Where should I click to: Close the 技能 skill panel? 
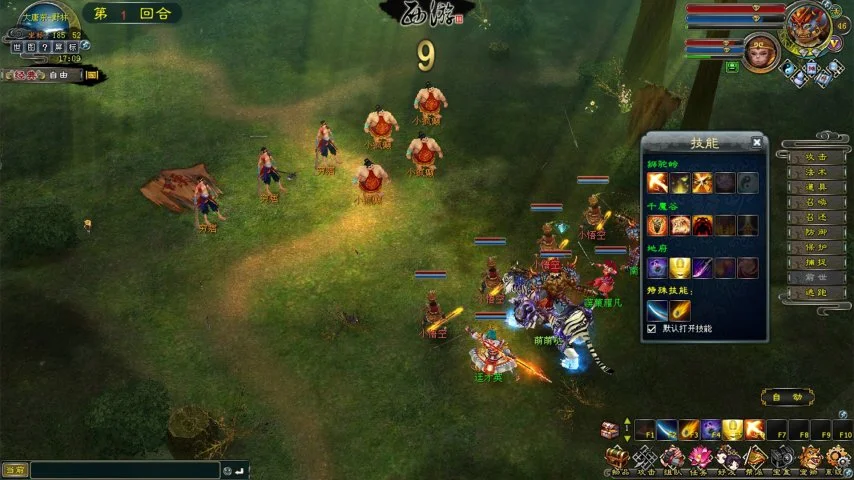757,143
